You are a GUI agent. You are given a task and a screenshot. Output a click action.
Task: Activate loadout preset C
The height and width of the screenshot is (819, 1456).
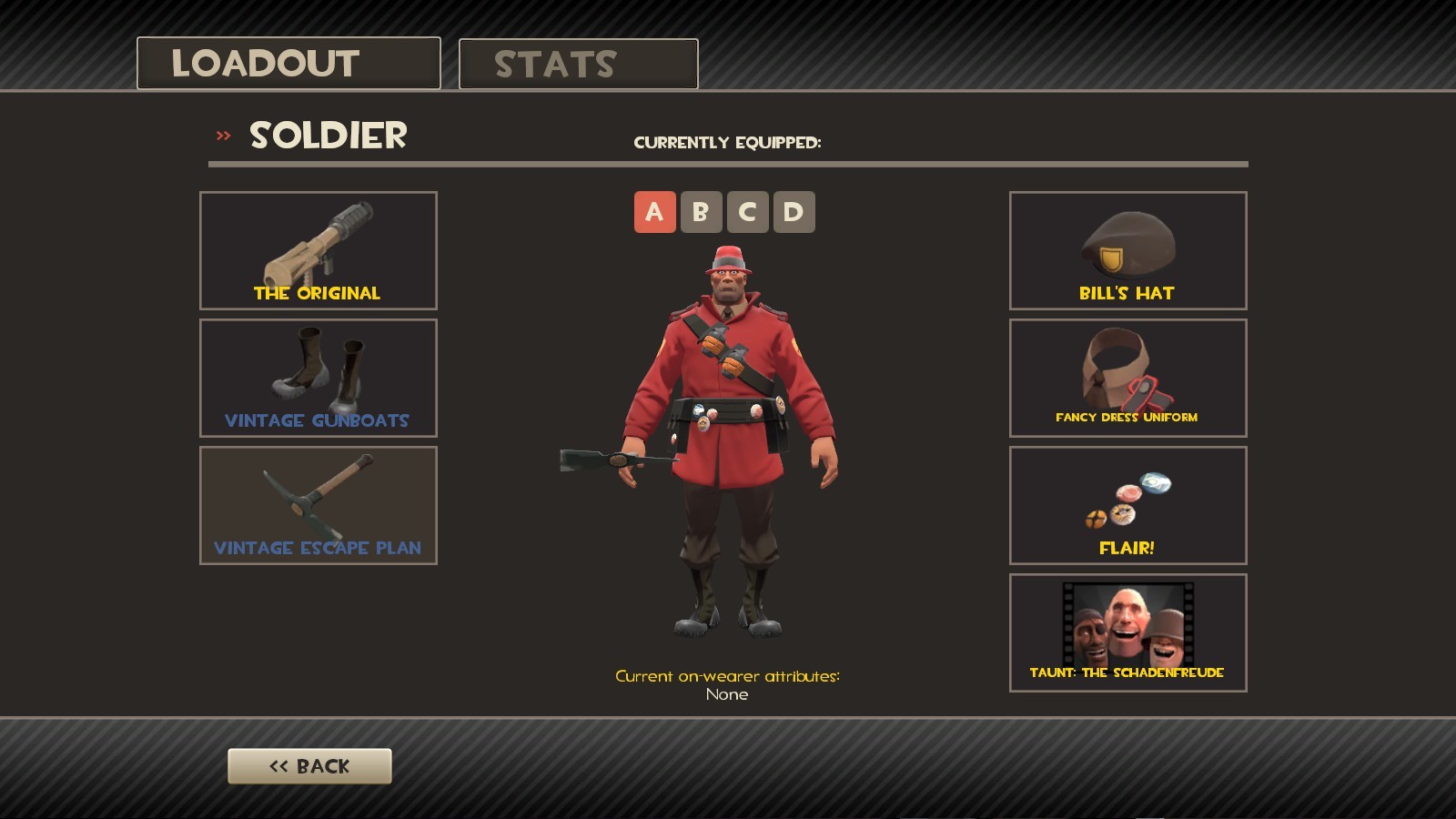coord(748,211)
